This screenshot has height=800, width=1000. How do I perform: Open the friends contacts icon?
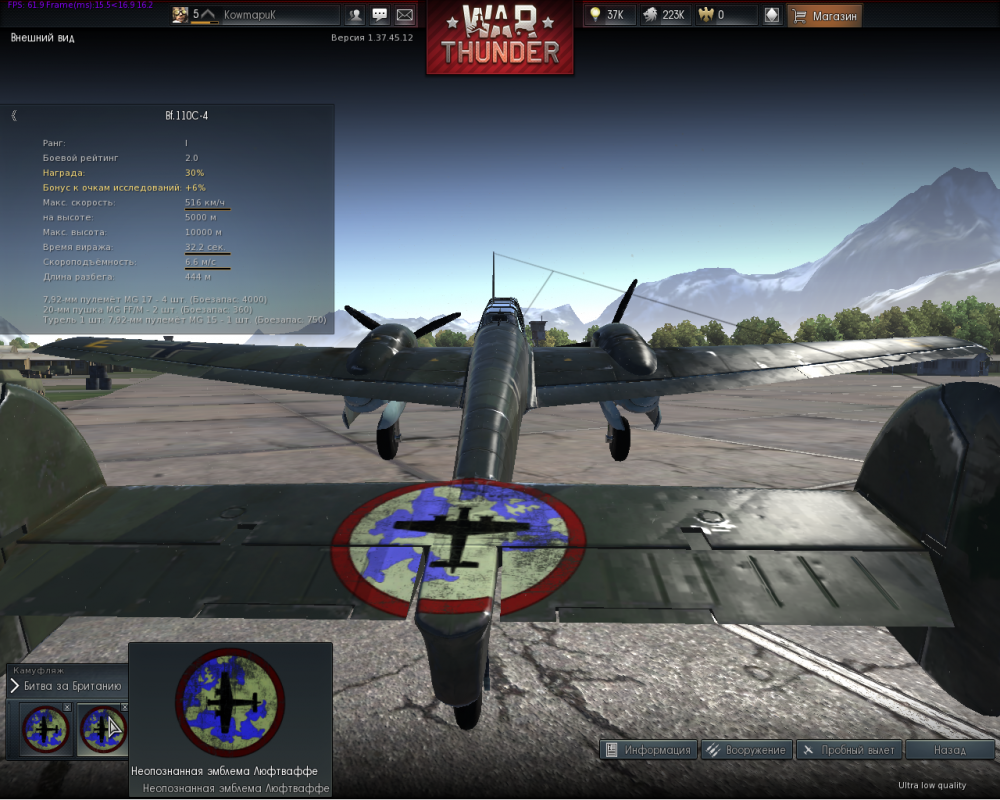pos(355,15)
